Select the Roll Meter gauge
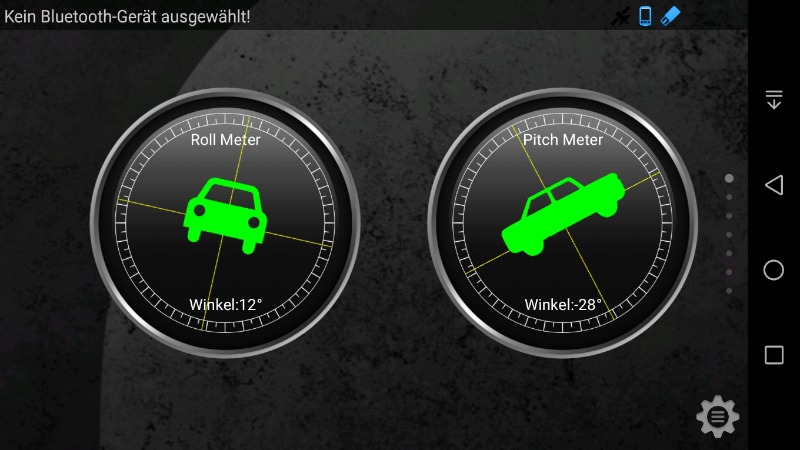This screenshot has height=450, width=800. (x=225, y=222)
